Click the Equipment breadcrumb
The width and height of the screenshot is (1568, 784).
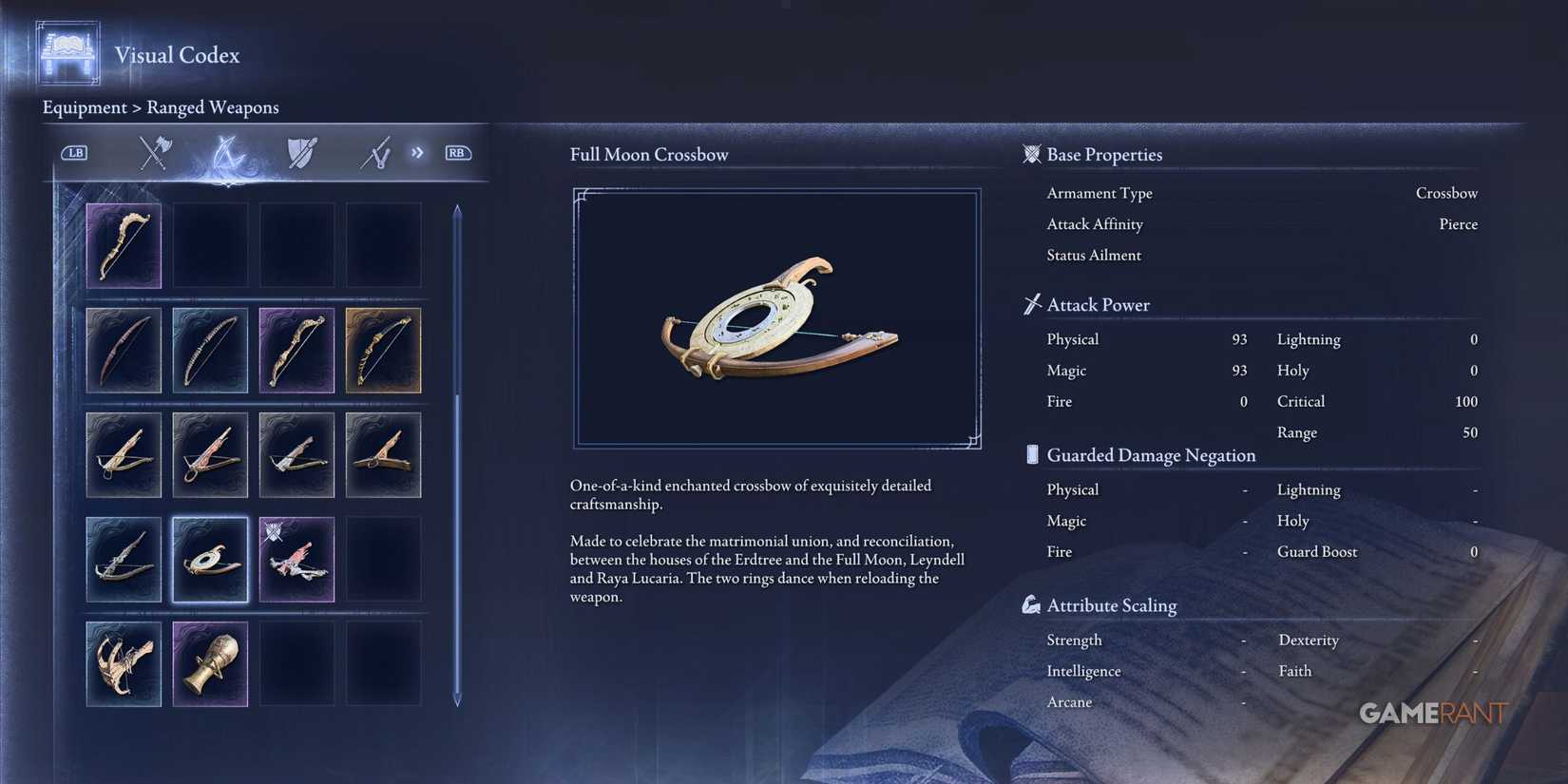[84, 107]
